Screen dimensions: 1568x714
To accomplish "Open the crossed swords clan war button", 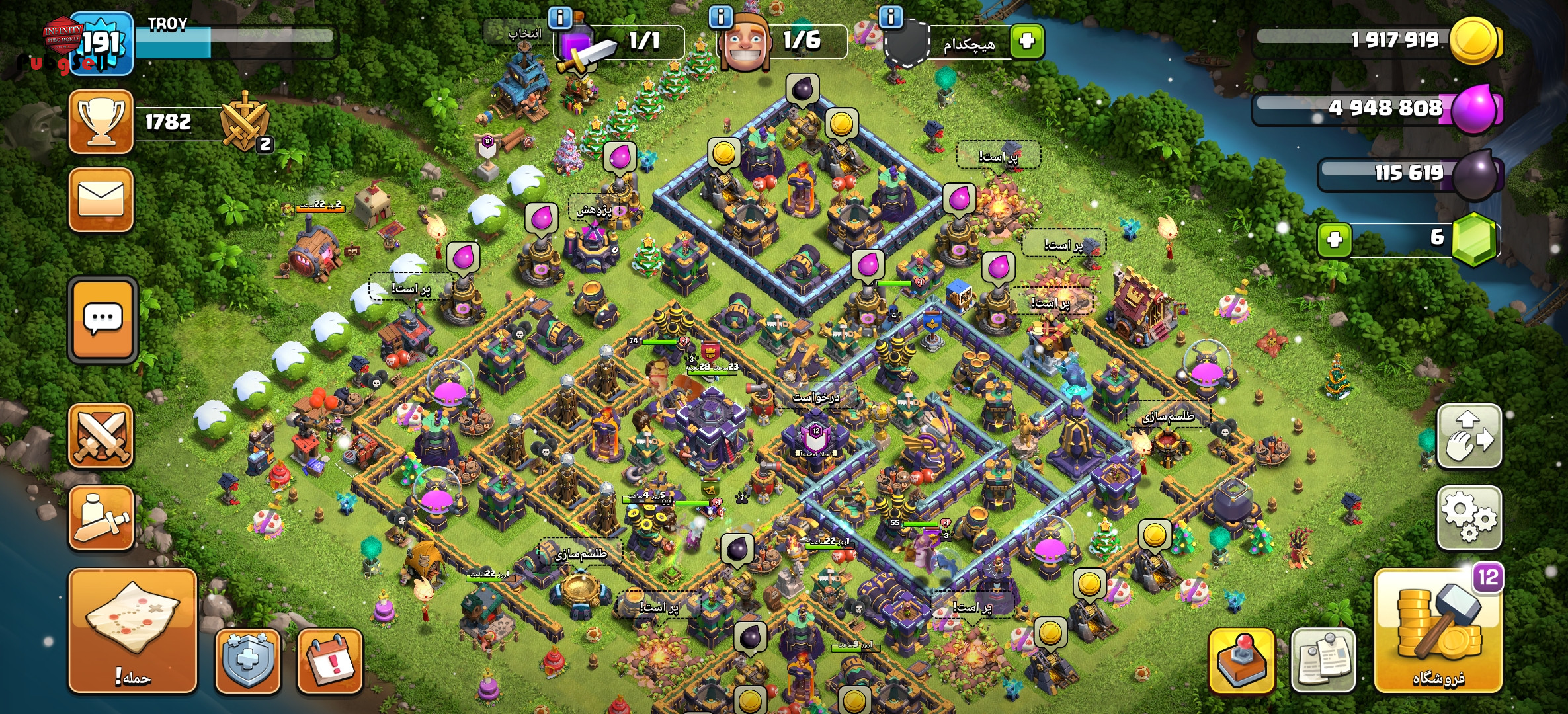I will click(x=101, y=436).
